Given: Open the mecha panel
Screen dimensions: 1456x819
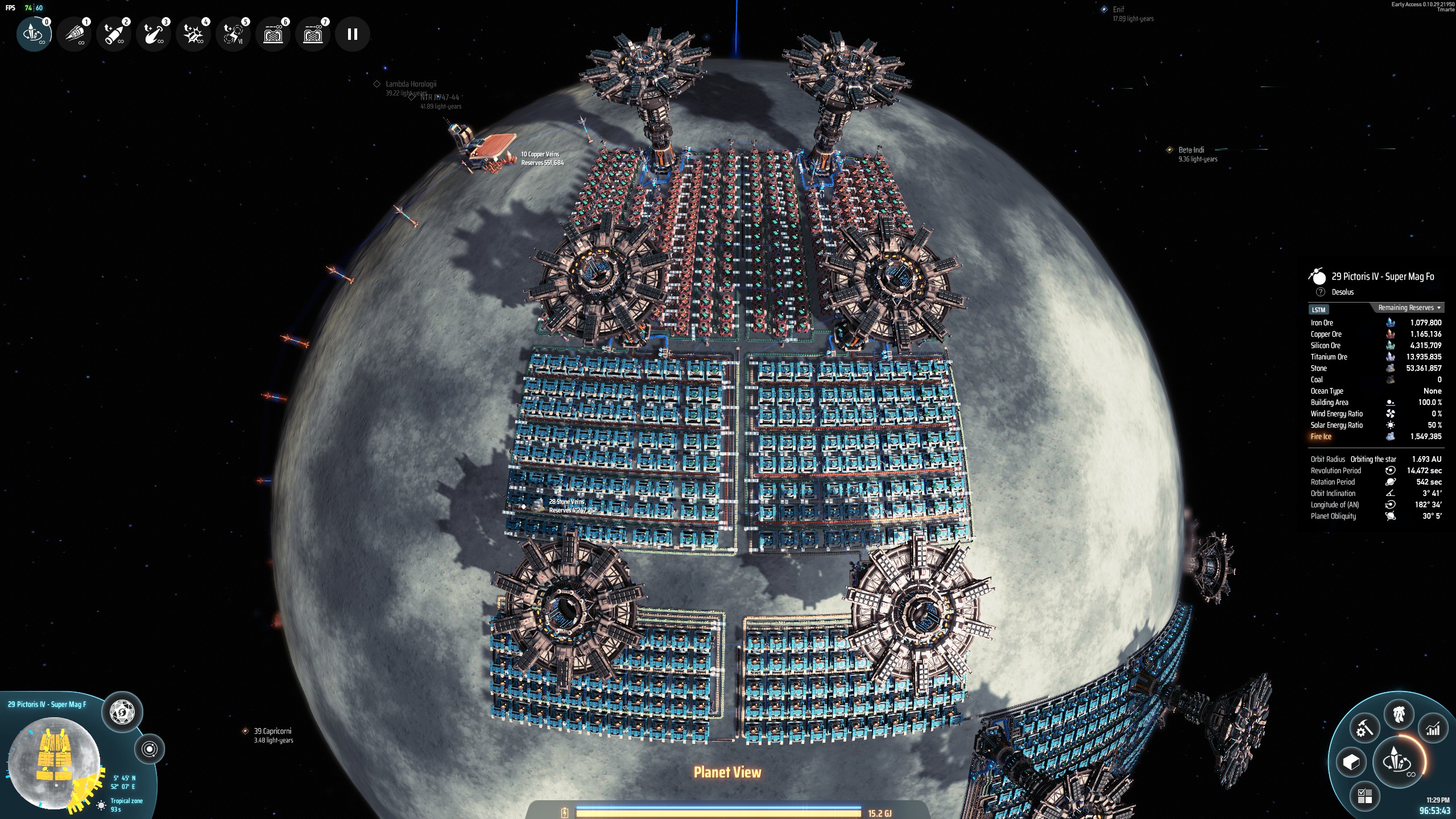Looking at the screenshot, I should pos(1399,715).
